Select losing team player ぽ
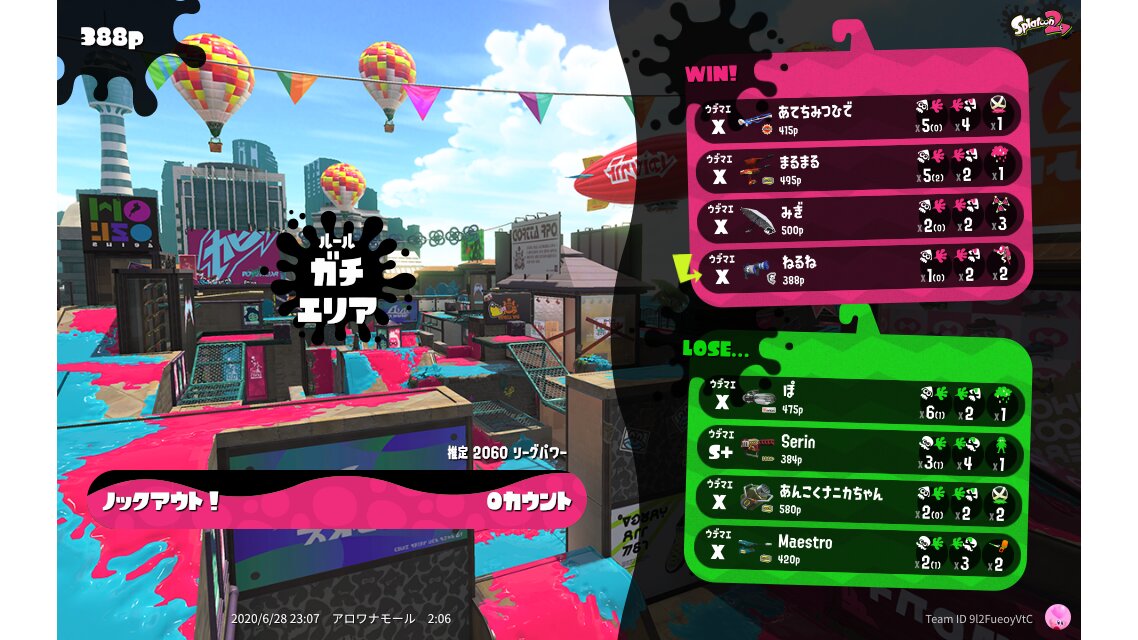The height and width of the screenshot is (640, 1138). coord(856,401)
